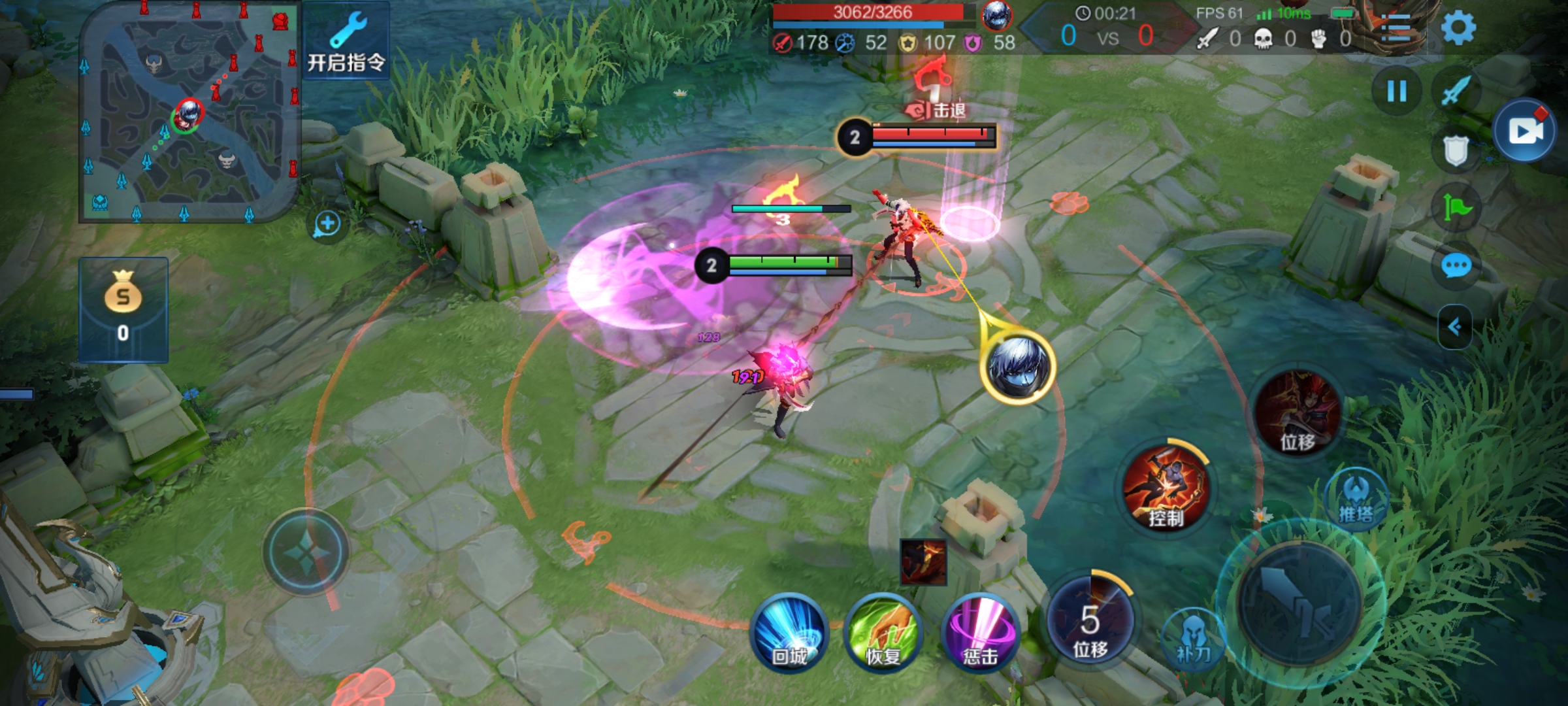Image resolution: width=1568 pixels, height=706 pixels.
Task: Tap the 开启指令 wrench button
Action: pyautogui.click(x=346, y=42)
